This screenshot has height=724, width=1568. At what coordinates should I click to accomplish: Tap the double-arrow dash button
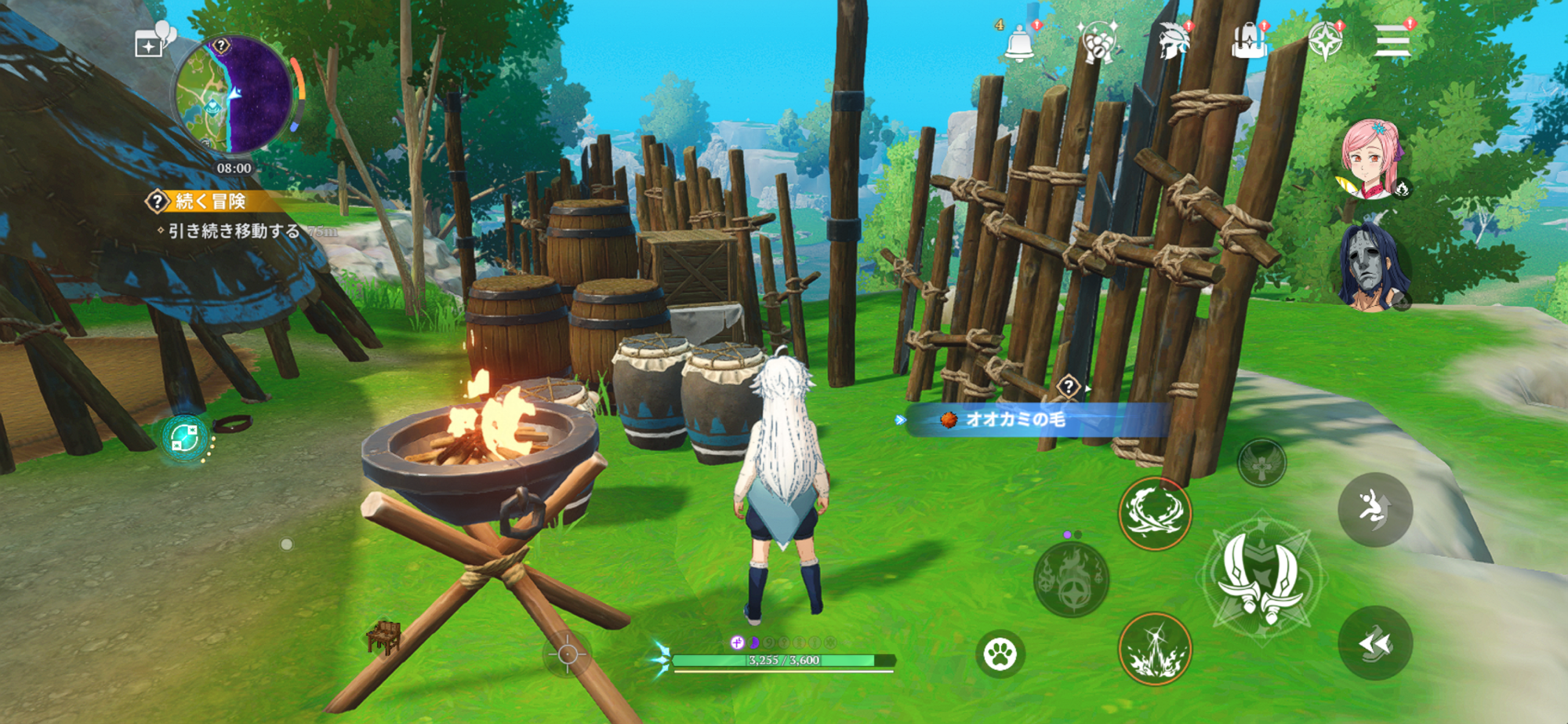click(x=1374, y=643)
